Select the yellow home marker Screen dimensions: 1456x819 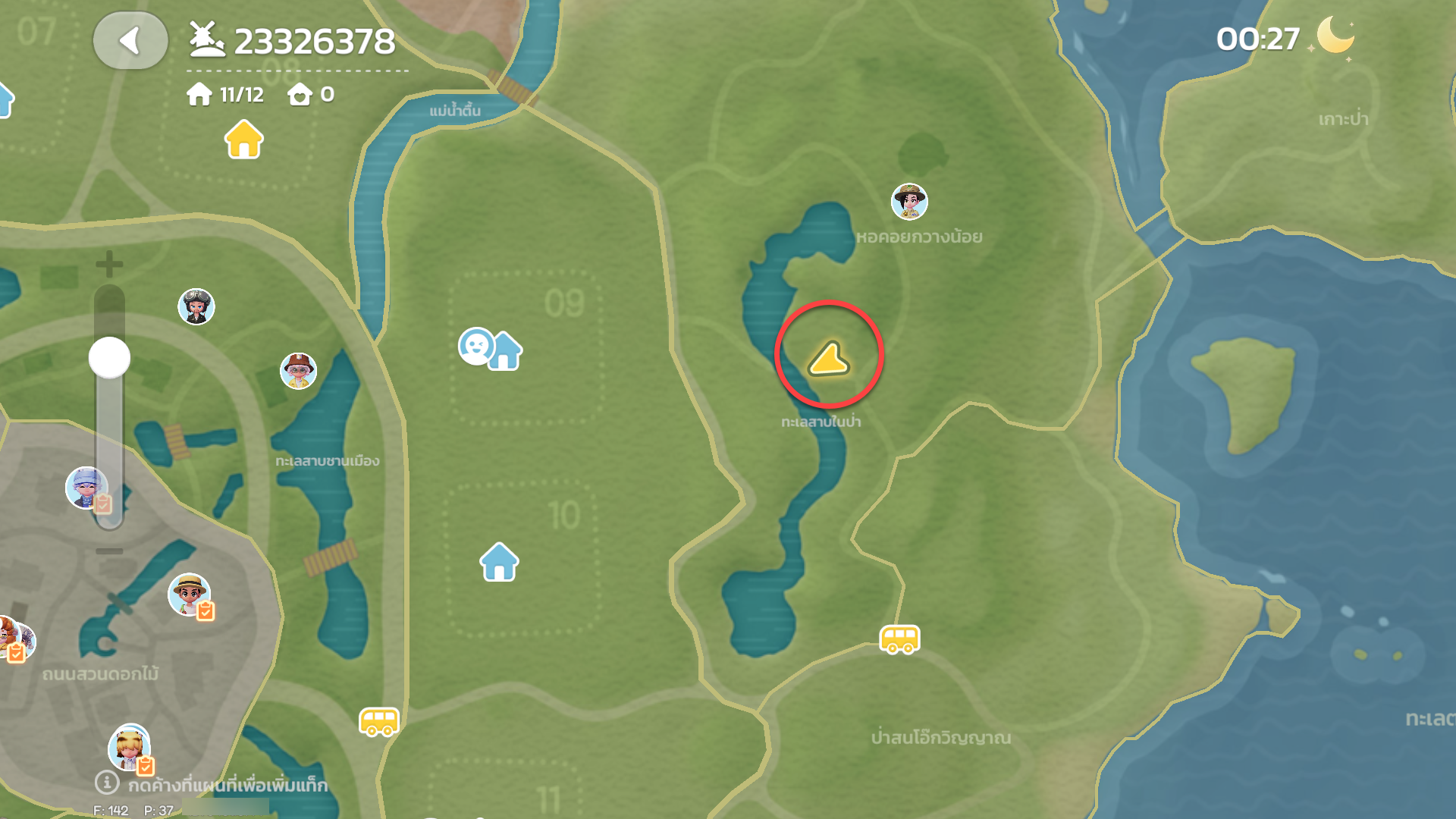click(x=243, y=140)
